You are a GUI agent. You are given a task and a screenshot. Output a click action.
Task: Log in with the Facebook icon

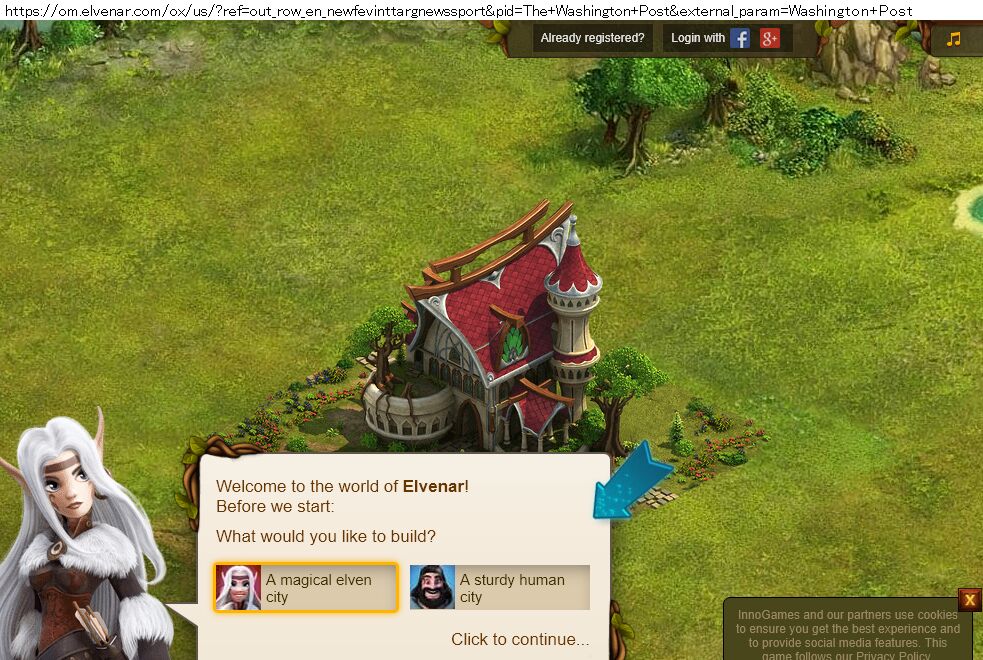click(x=740, y=39)
